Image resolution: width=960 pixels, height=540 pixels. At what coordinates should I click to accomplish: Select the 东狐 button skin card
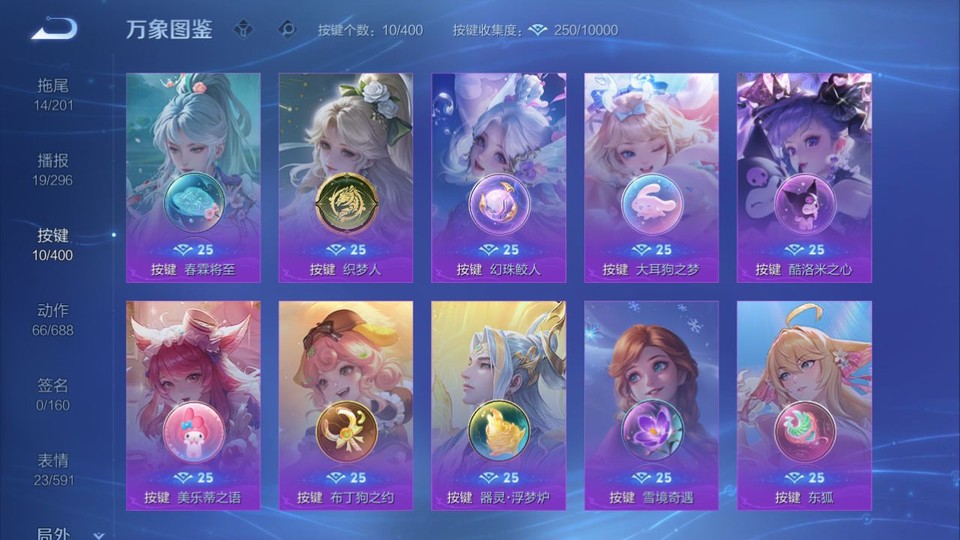[804, 405]
